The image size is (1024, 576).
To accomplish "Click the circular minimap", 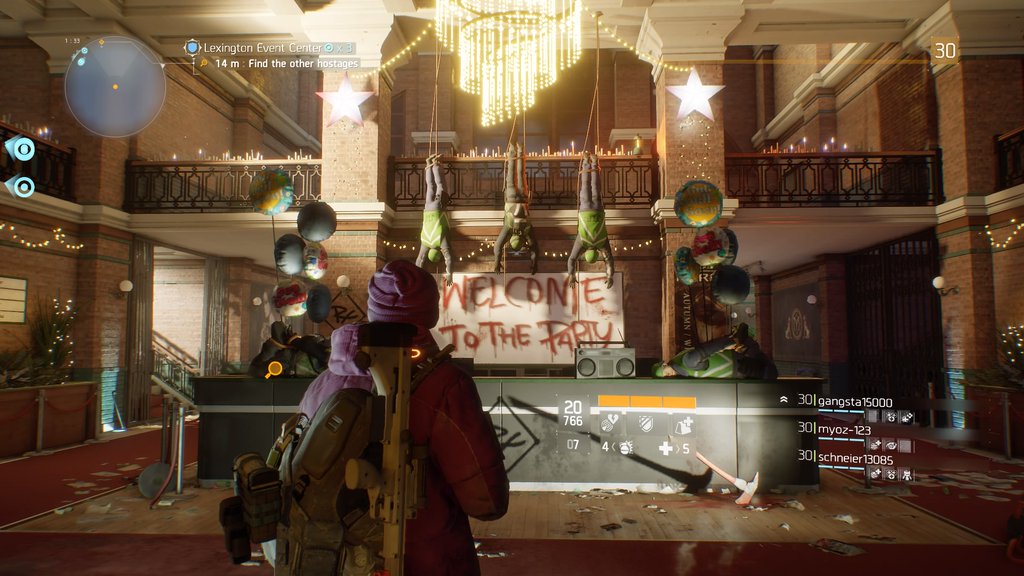I will coord(115,86).
